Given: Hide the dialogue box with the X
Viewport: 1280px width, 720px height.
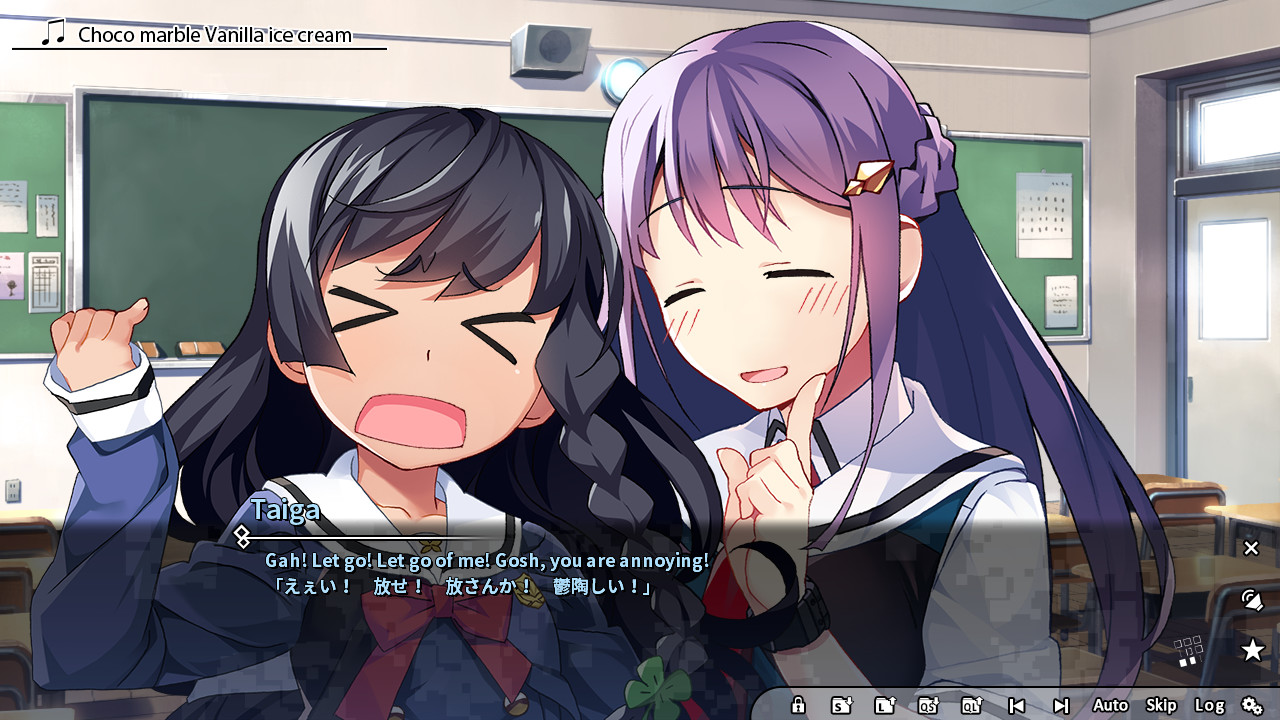Looking at the screenshot, I should pos(1250,548).
